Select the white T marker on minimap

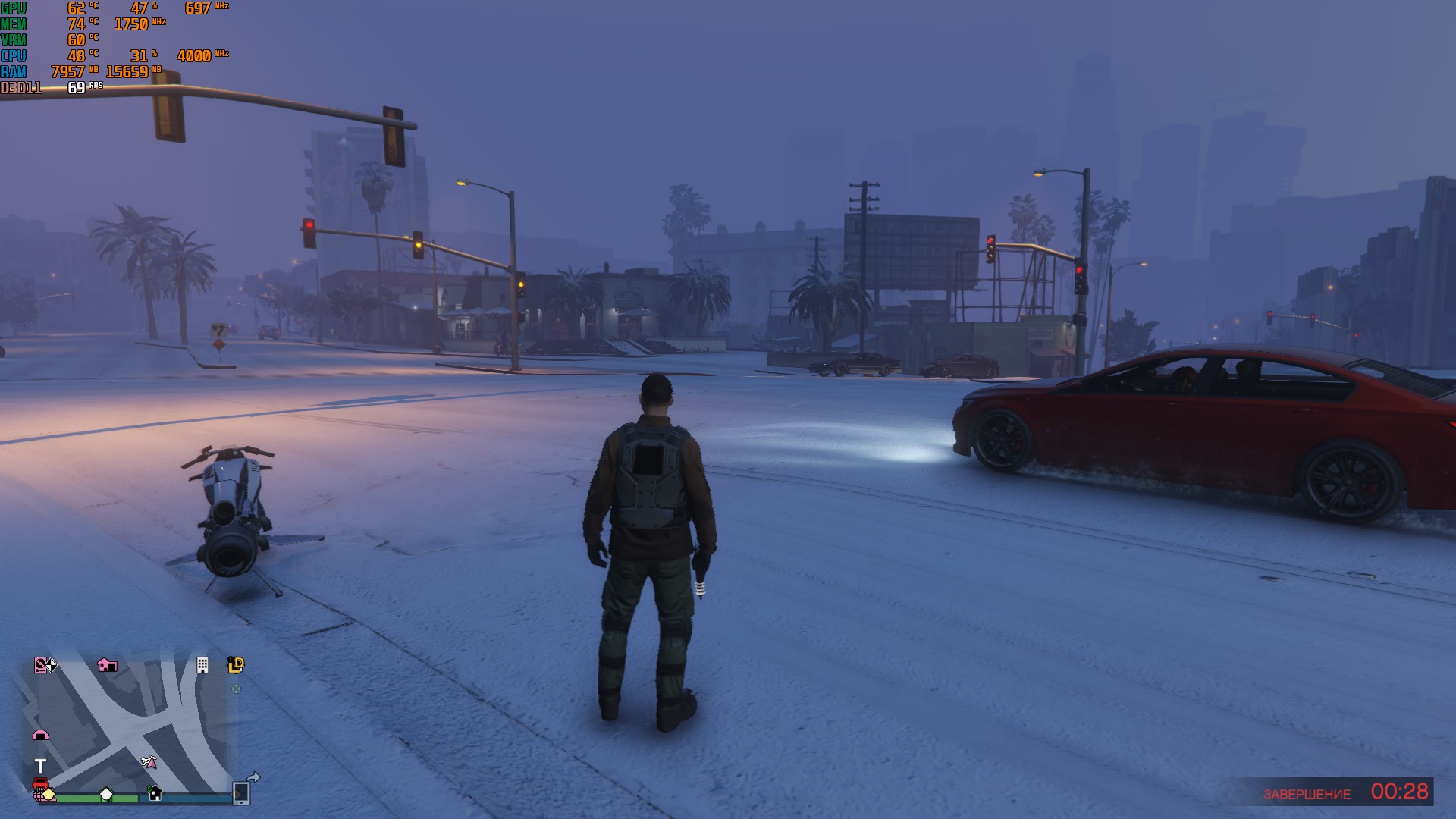40,766
